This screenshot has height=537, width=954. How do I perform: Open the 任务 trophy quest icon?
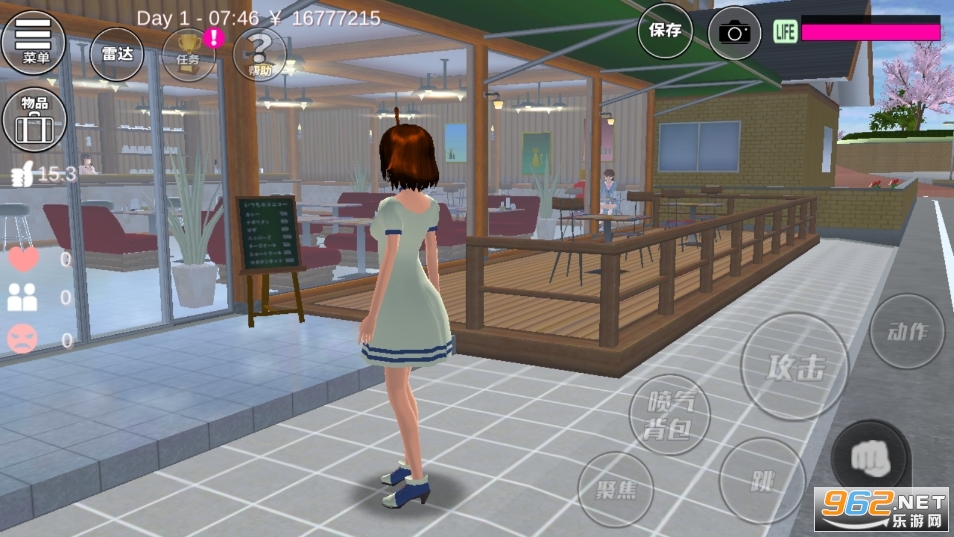188,52
